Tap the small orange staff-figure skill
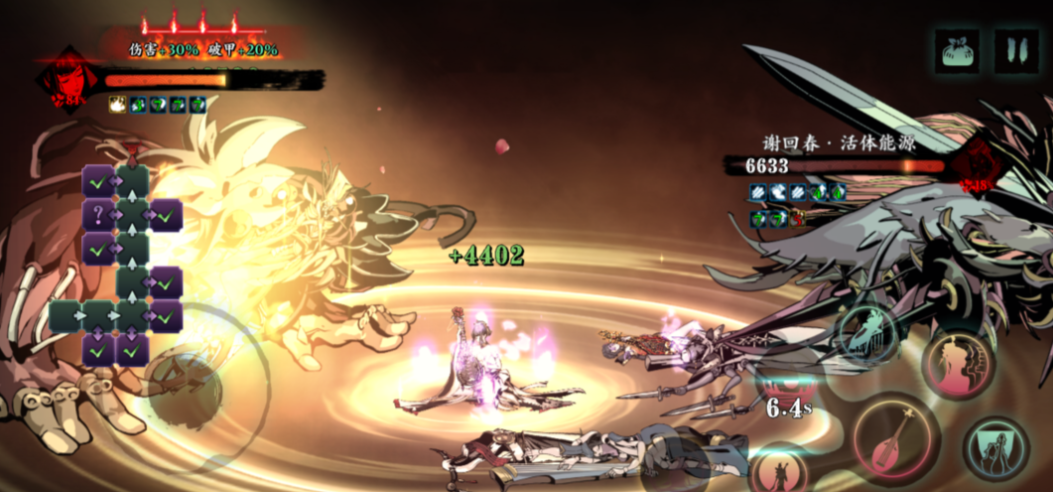This screenshot has height=492, width=1053. tap(779, 468)
